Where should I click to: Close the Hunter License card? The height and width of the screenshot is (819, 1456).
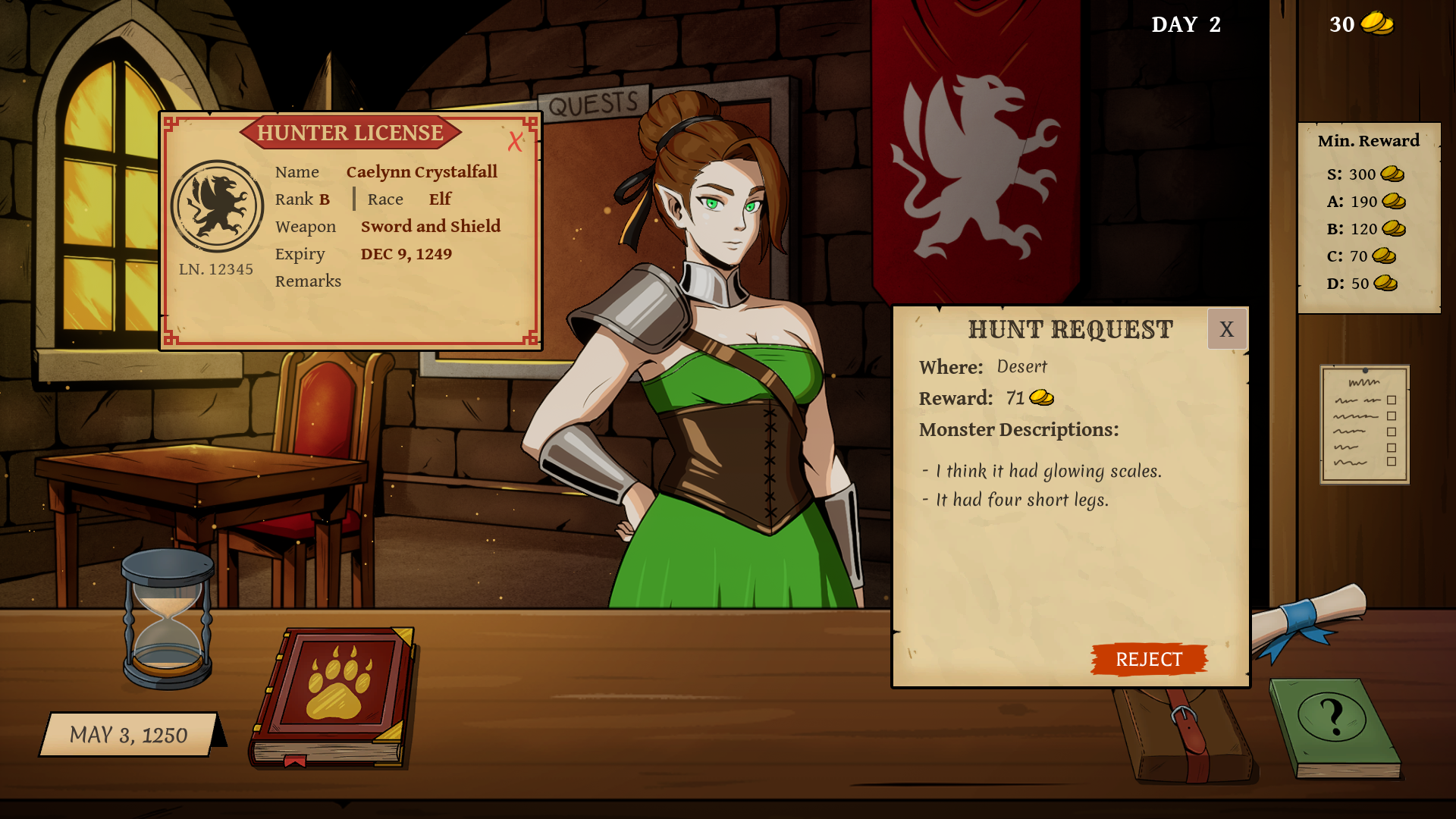pyautogui.click(x=516, y=141)
